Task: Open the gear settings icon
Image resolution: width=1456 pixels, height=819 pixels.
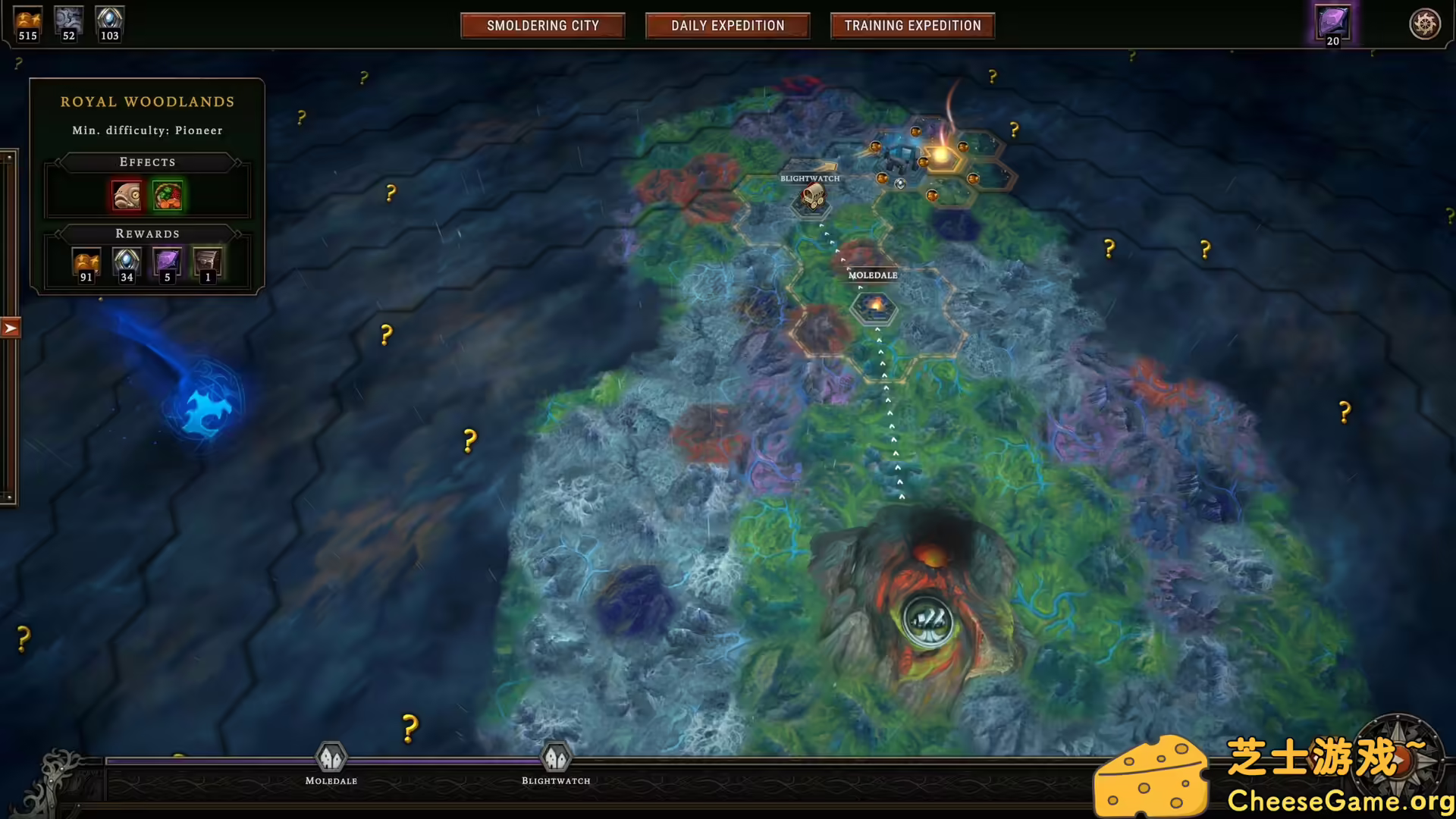Action: 1424,24
